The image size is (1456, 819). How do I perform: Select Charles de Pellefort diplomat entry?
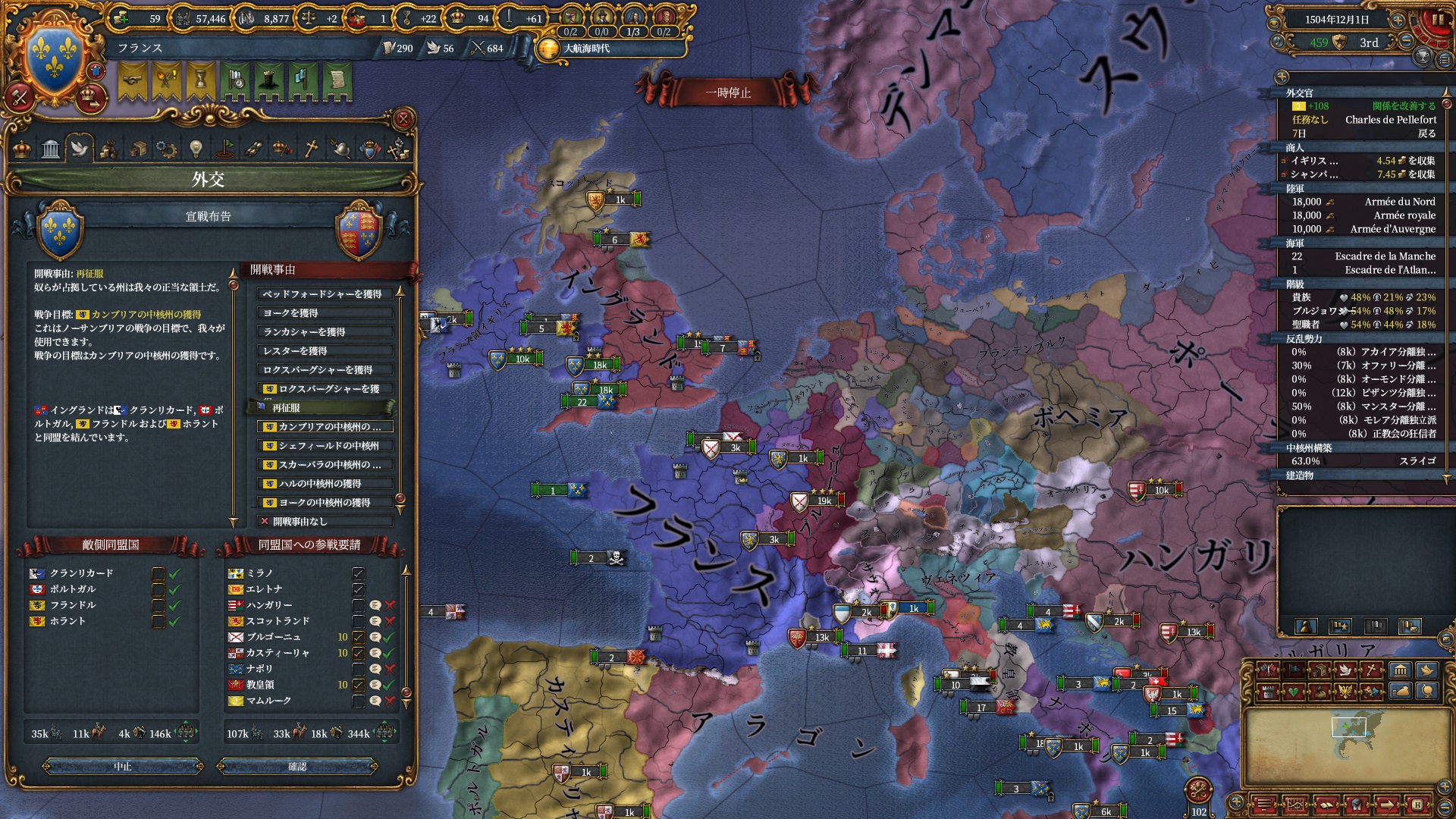tap(1390, 120)
